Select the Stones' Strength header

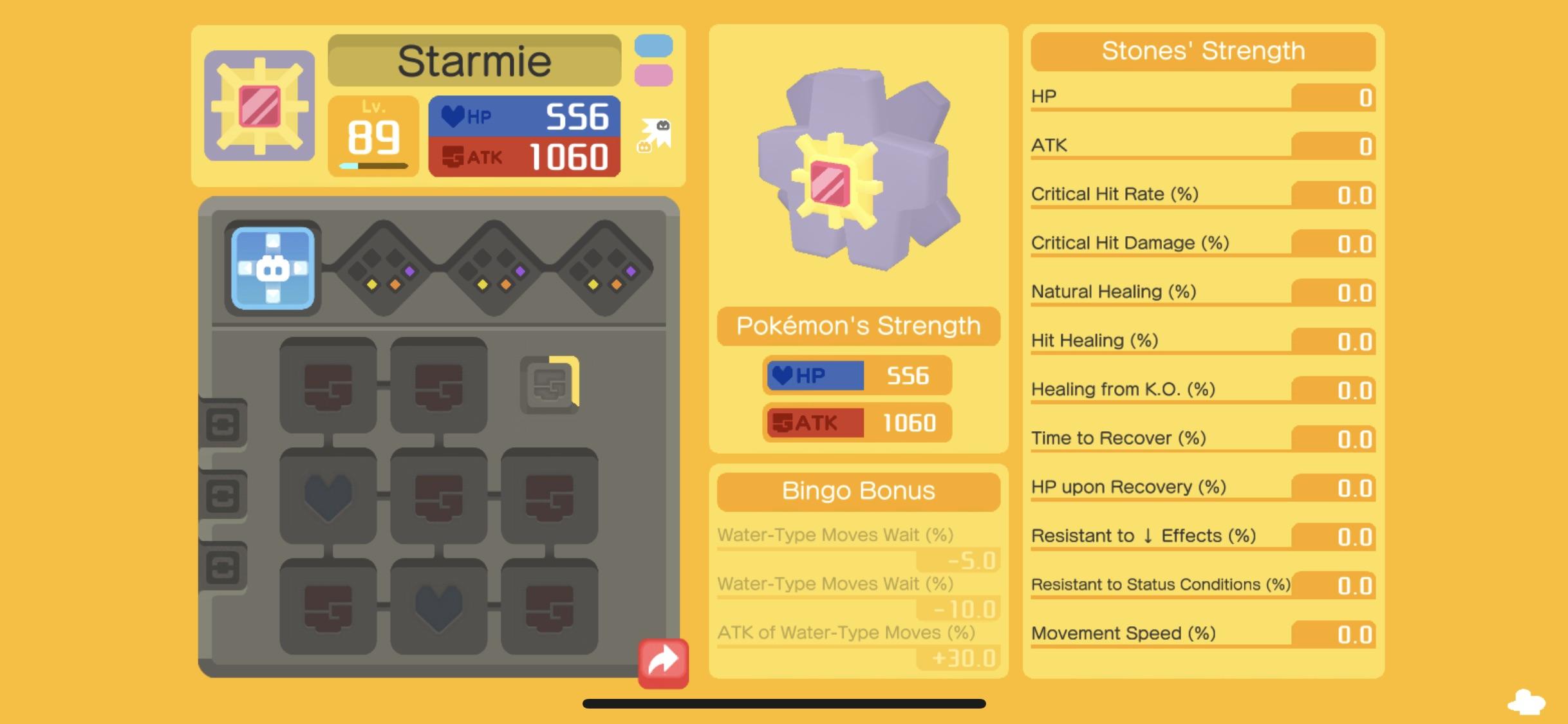pyautogui.click(x=1202, y=51)
